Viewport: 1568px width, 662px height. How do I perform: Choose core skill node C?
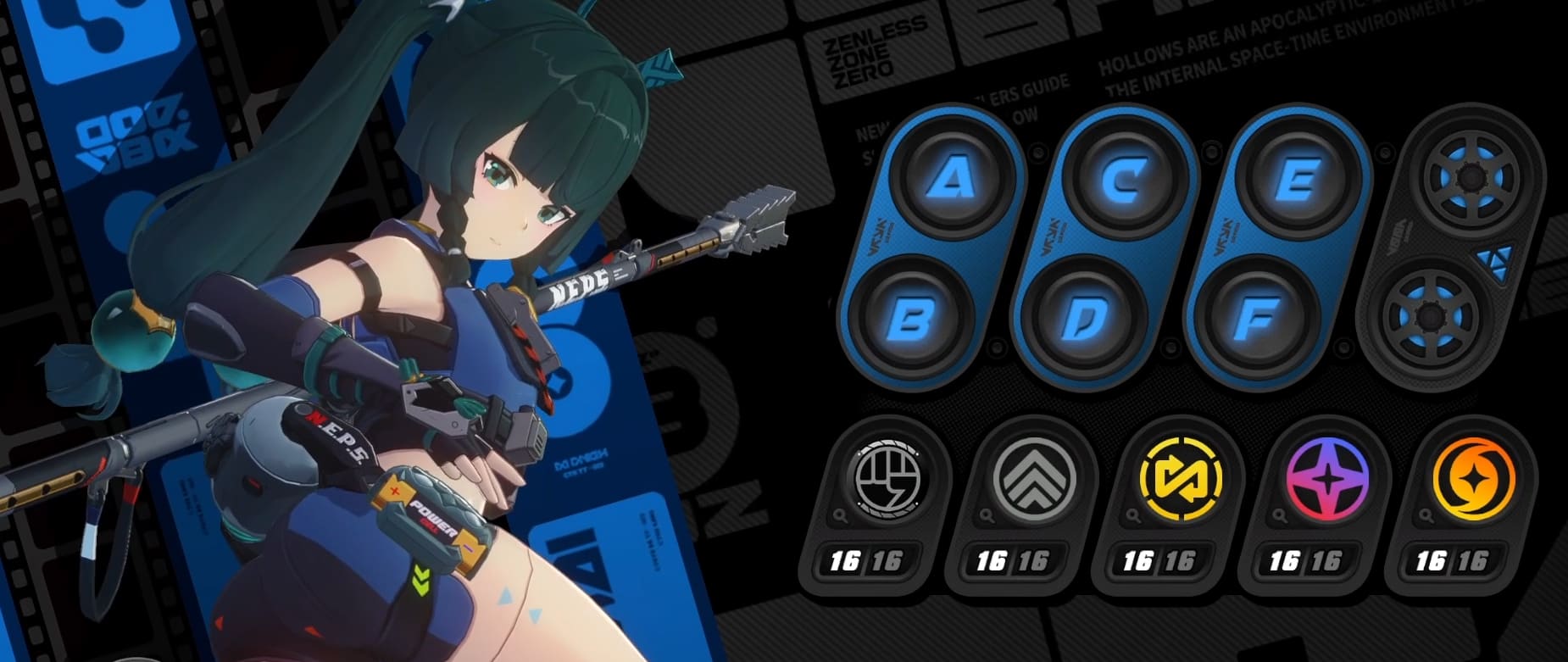click(1126, 180)
